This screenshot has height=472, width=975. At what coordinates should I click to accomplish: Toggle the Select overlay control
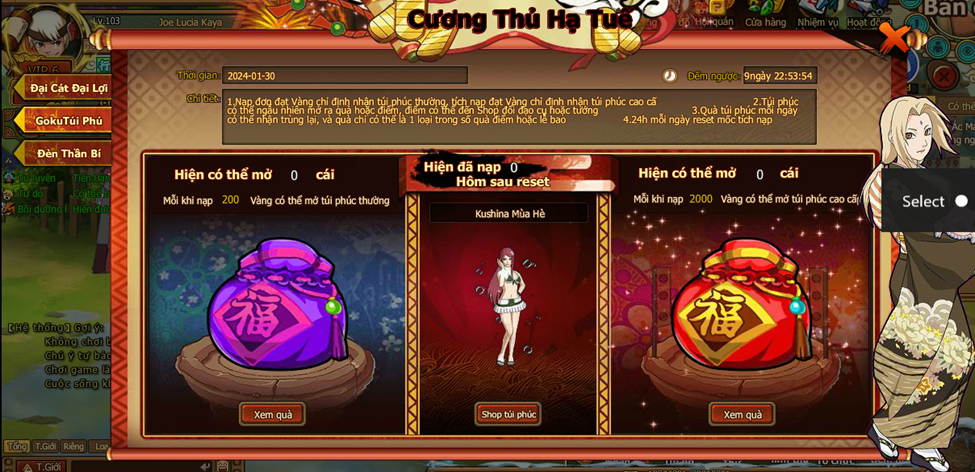pyautogui.click(x=961, y=201)
